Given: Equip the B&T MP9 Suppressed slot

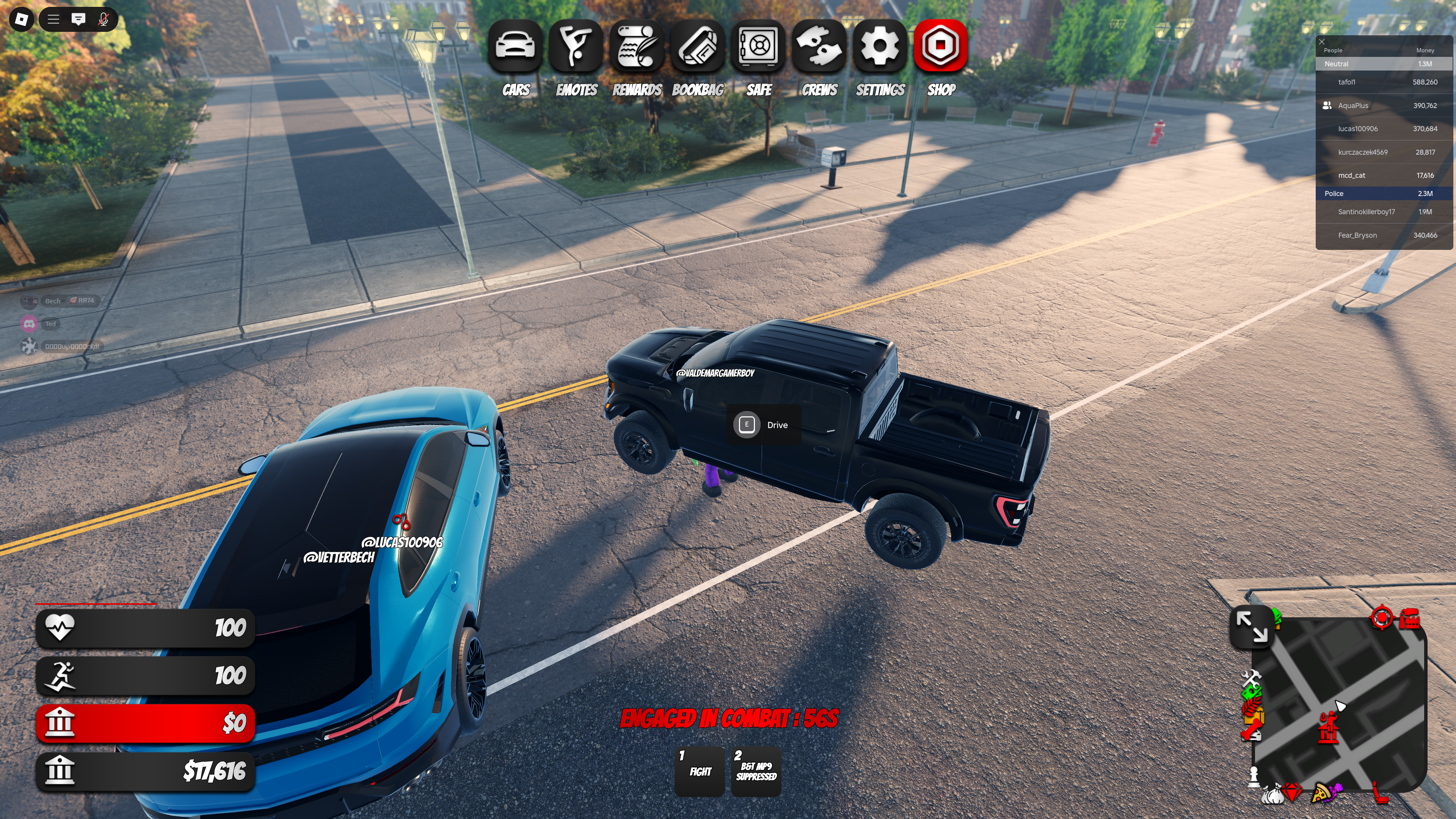Looking at the screenshot, I should coord(756,771).
